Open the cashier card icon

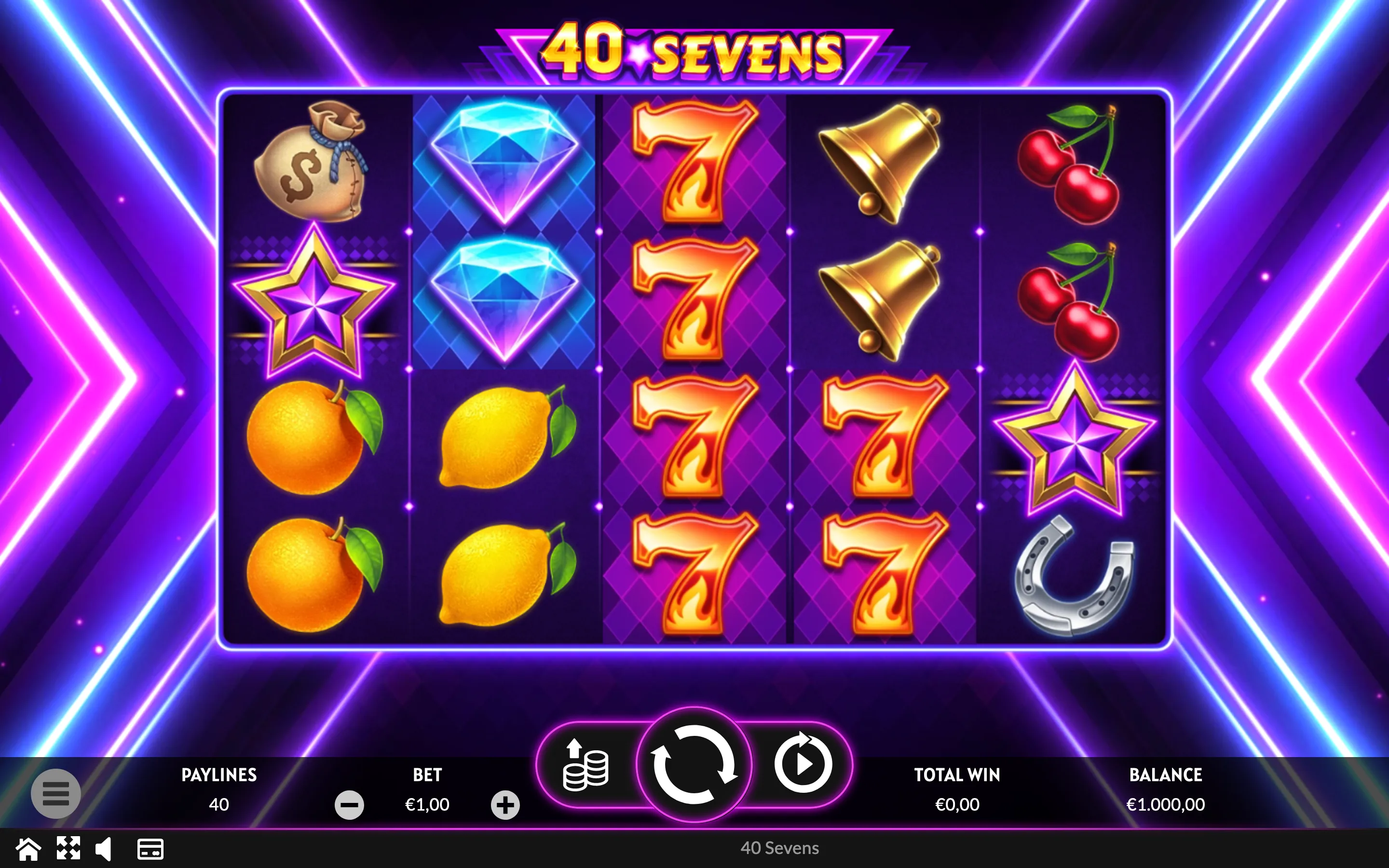pos(150,849)
